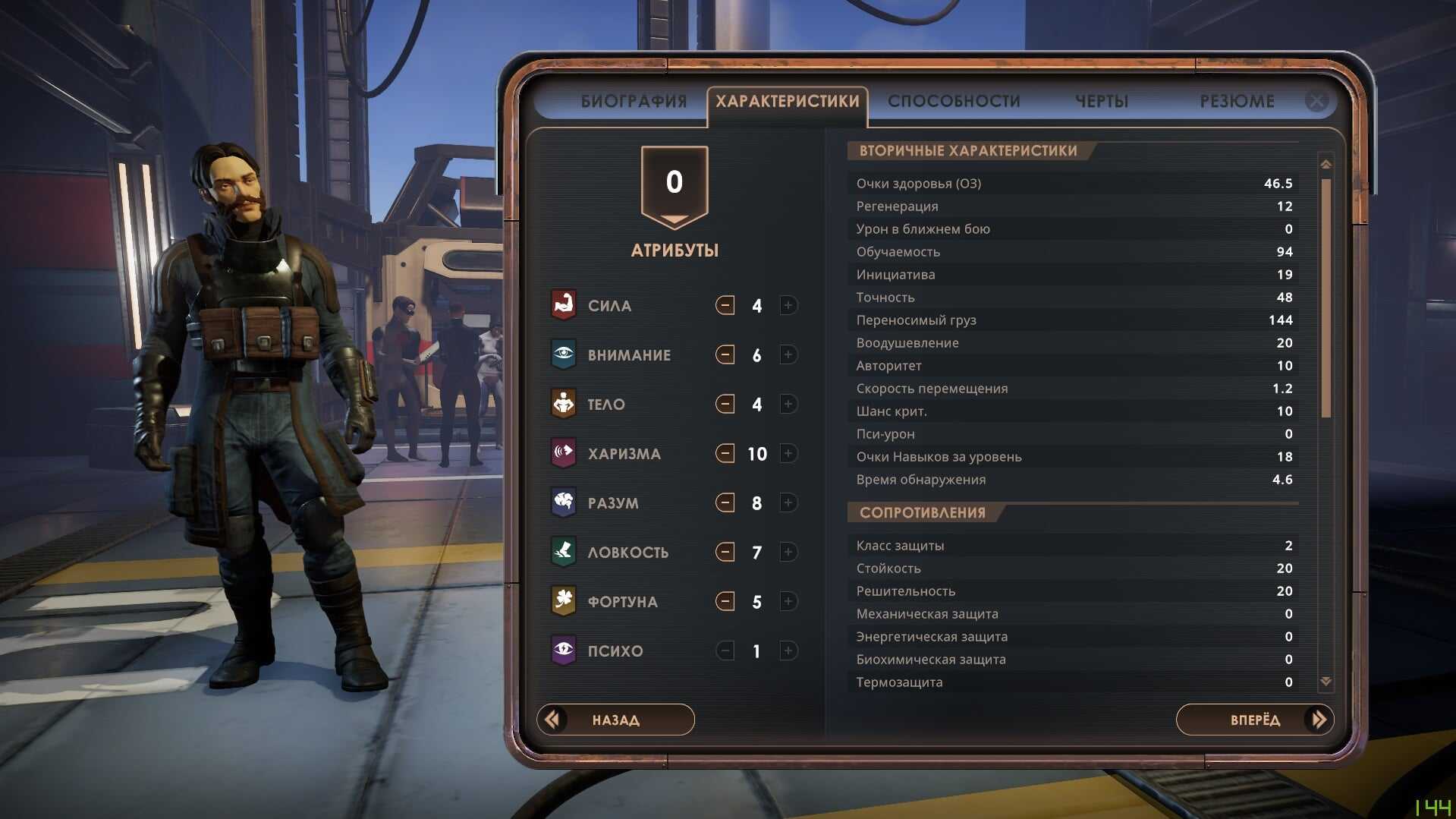This screenshot has height=819, width=1456.
Task: Click the Назад back button
Action: click(x=615, y=720)
